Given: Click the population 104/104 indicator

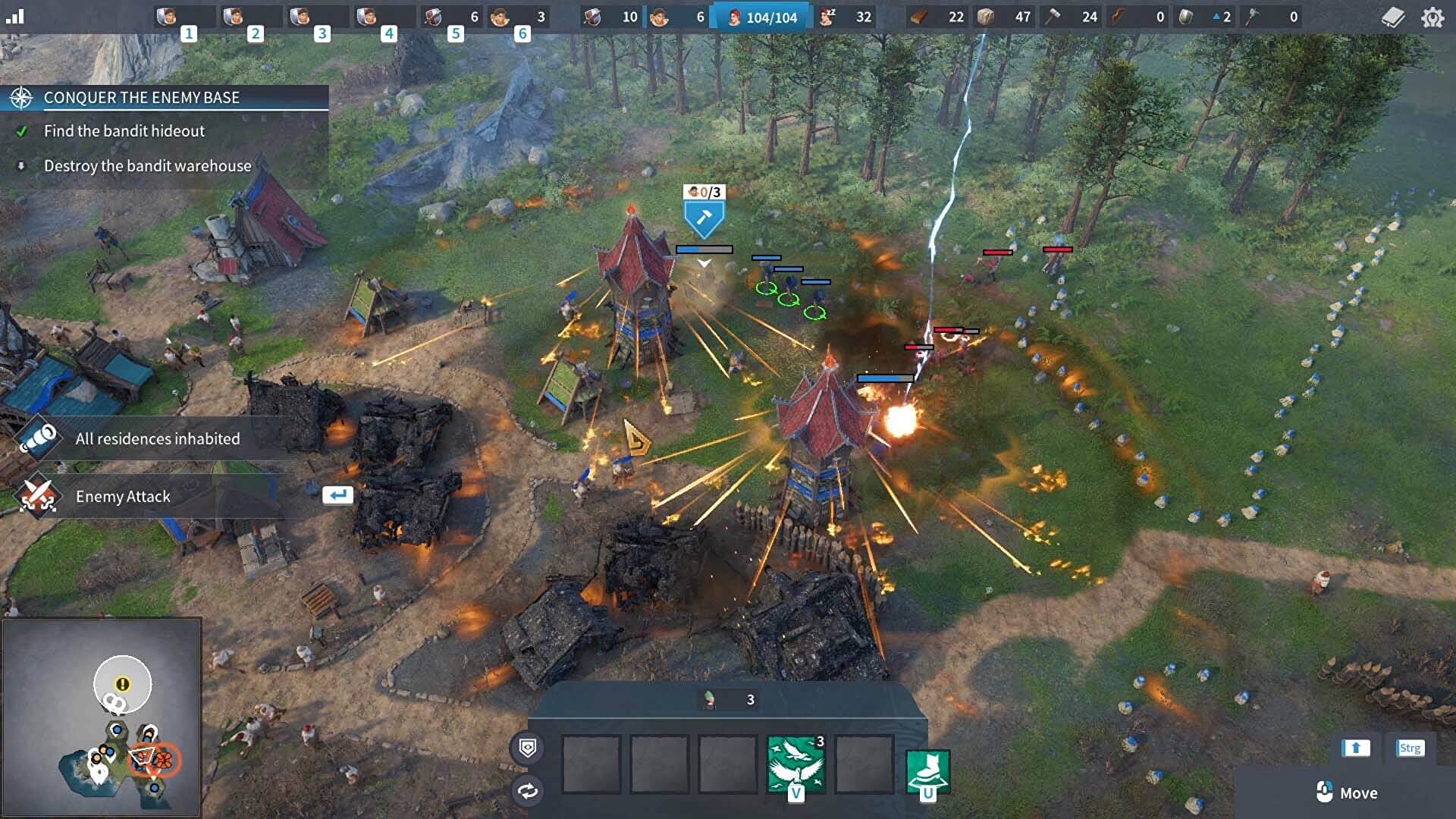Looking at the screenshot, I should 762,17.
